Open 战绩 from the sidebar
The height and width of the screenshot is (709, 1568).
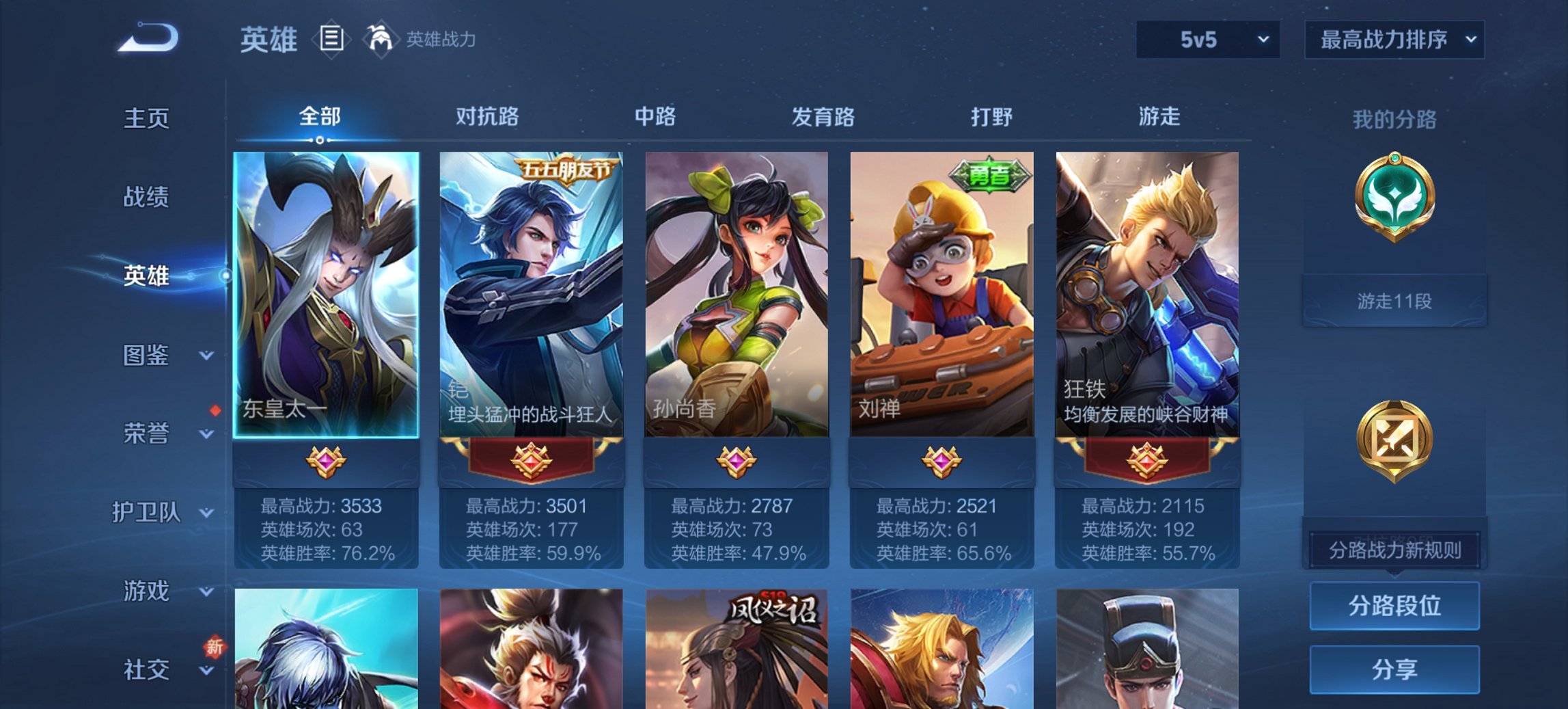coord(147,197)
